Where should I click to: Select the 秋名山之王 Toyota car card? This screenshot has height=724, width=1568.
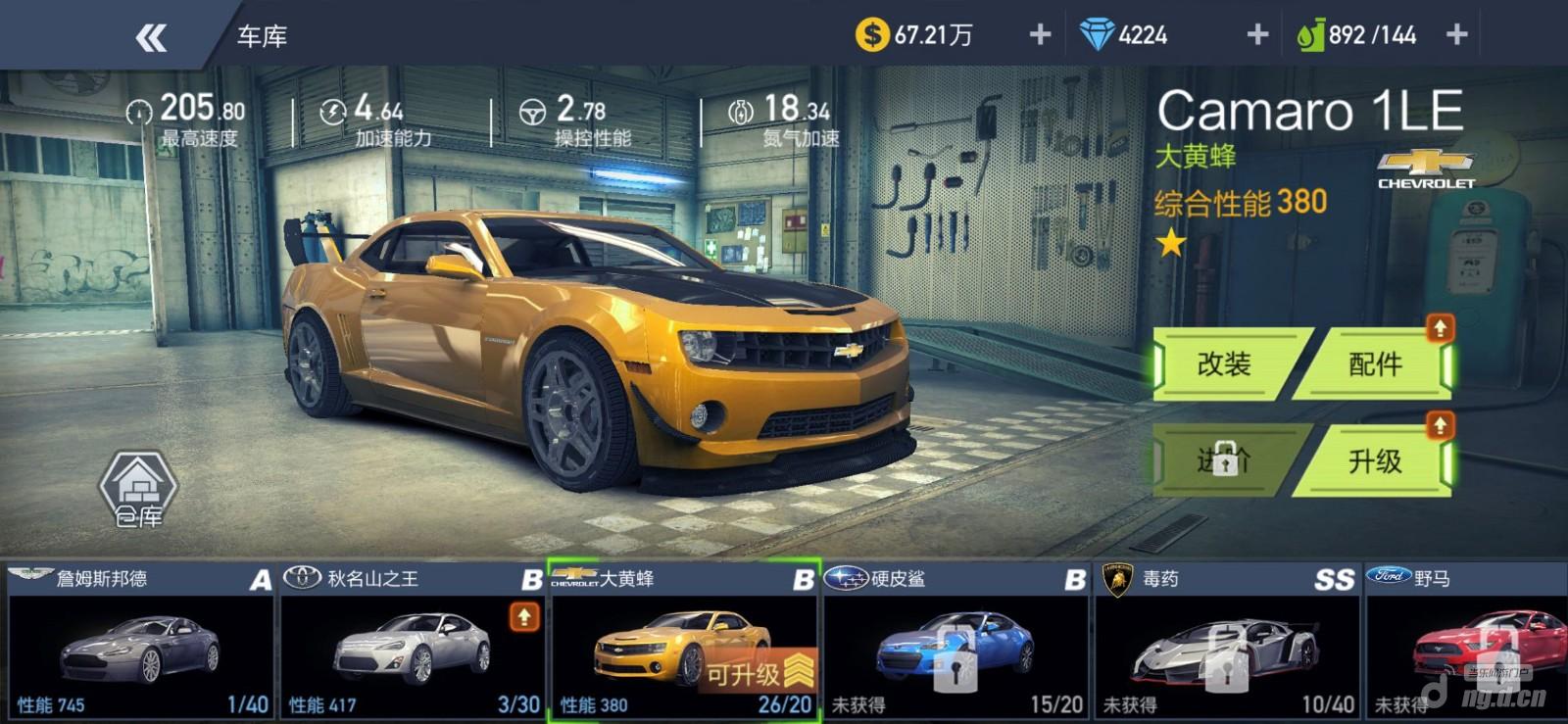[x=412, y=643]
